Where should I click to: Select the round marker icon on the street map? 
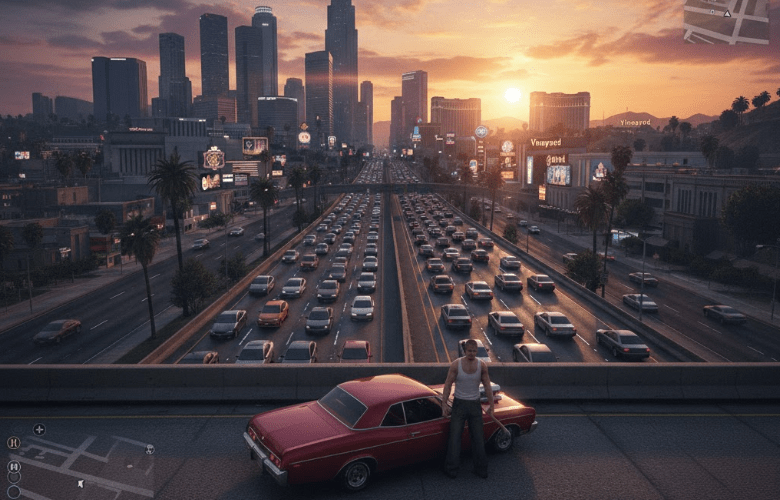click(150, 449)
